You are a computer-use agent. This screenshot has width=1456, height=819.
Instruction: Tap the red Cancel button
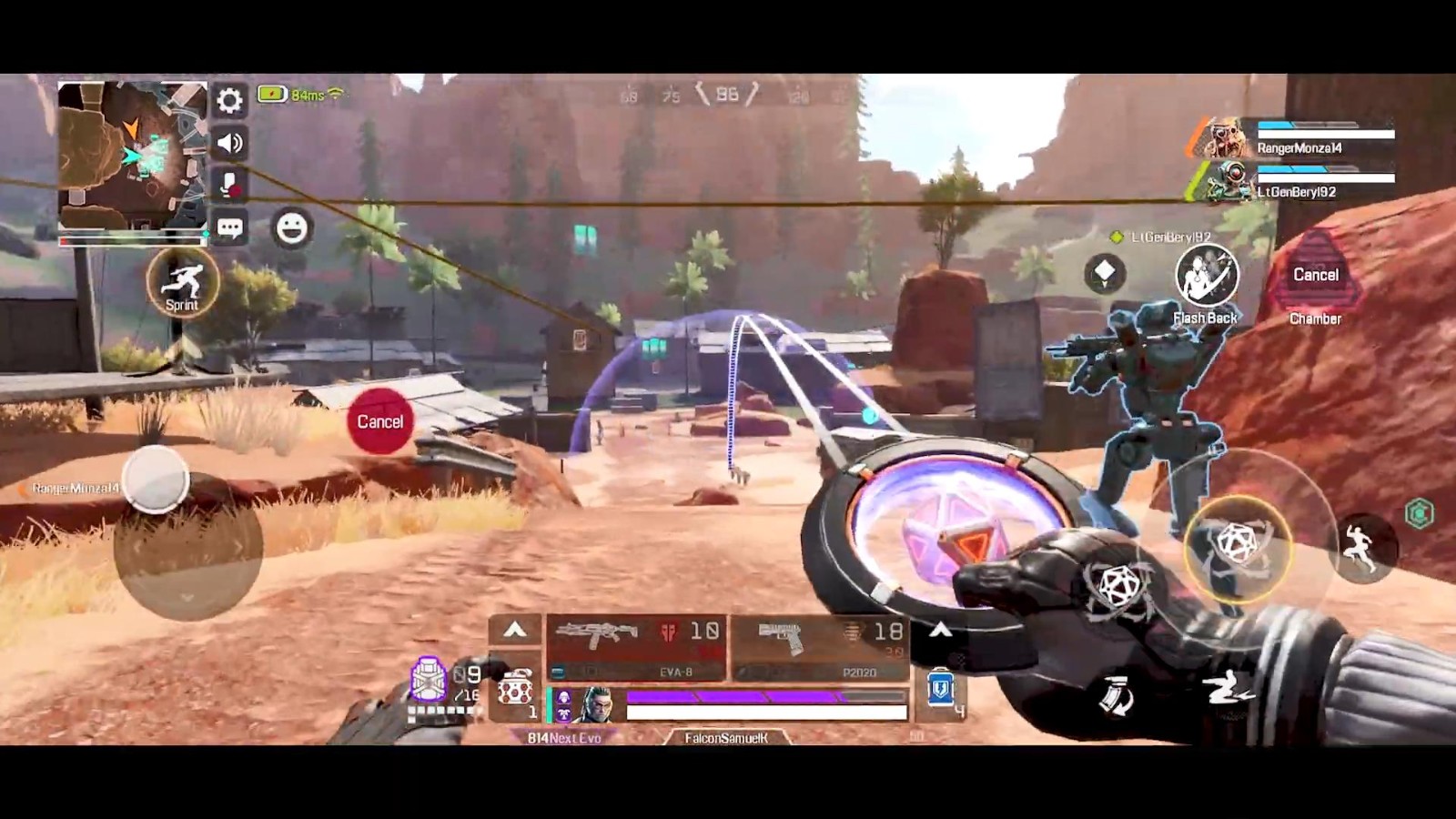click(380, 420)
